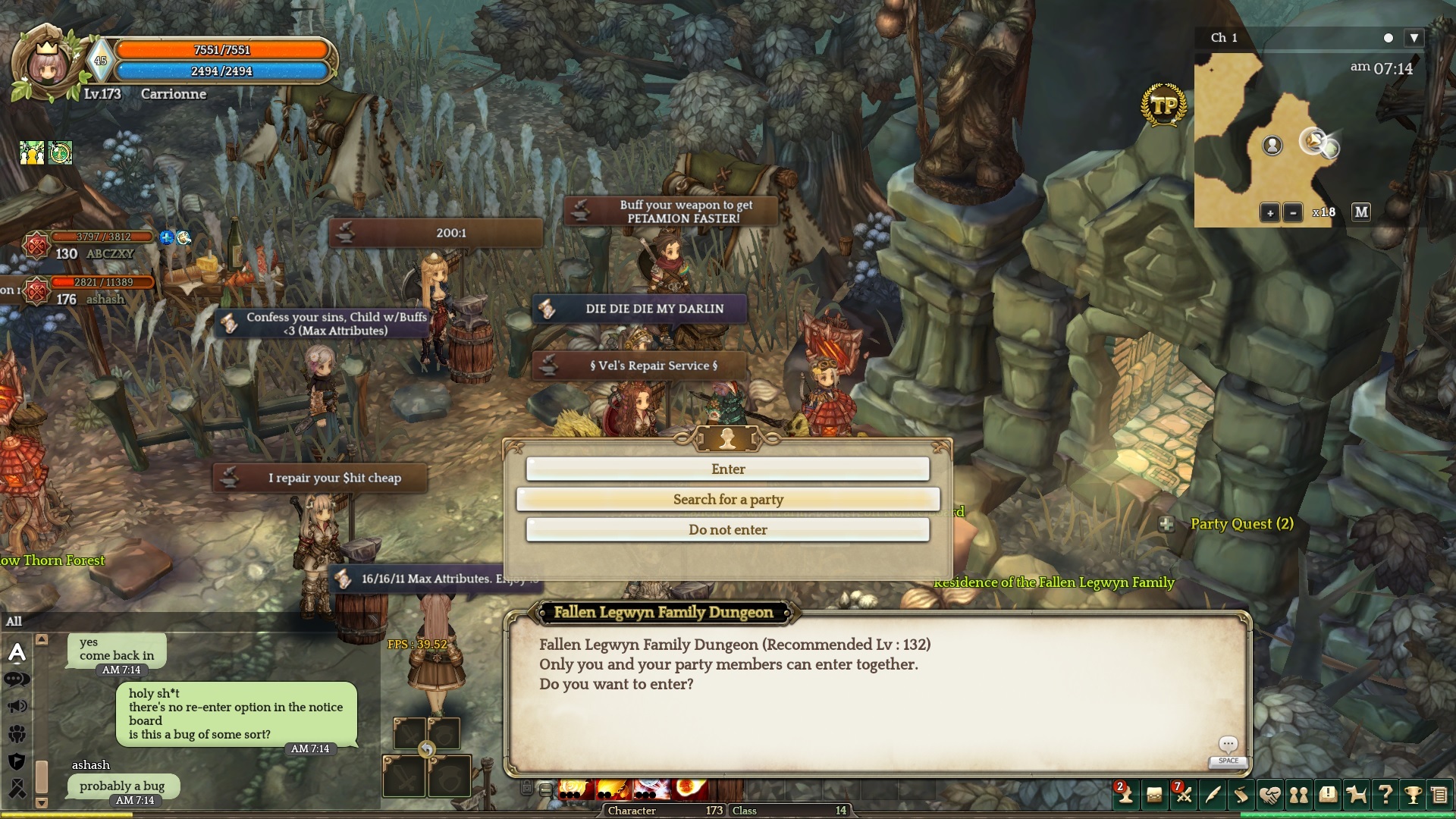Open the handshake heart friends menu
Viewport: 1456px width, 819px height.
pyautogui.click(x=1269, y=795)
